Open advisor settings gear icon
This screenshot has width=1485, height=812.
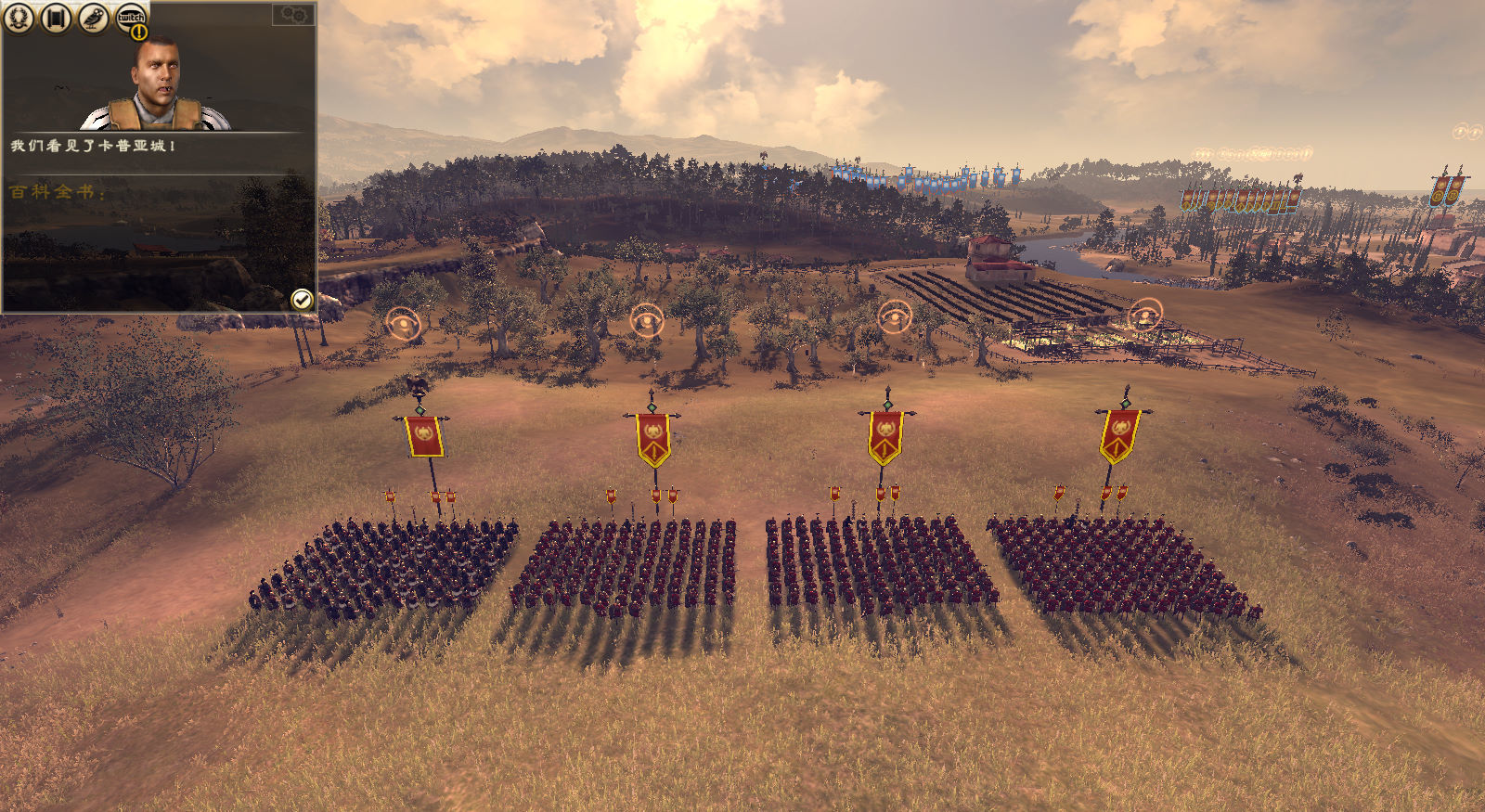[293, 14]
